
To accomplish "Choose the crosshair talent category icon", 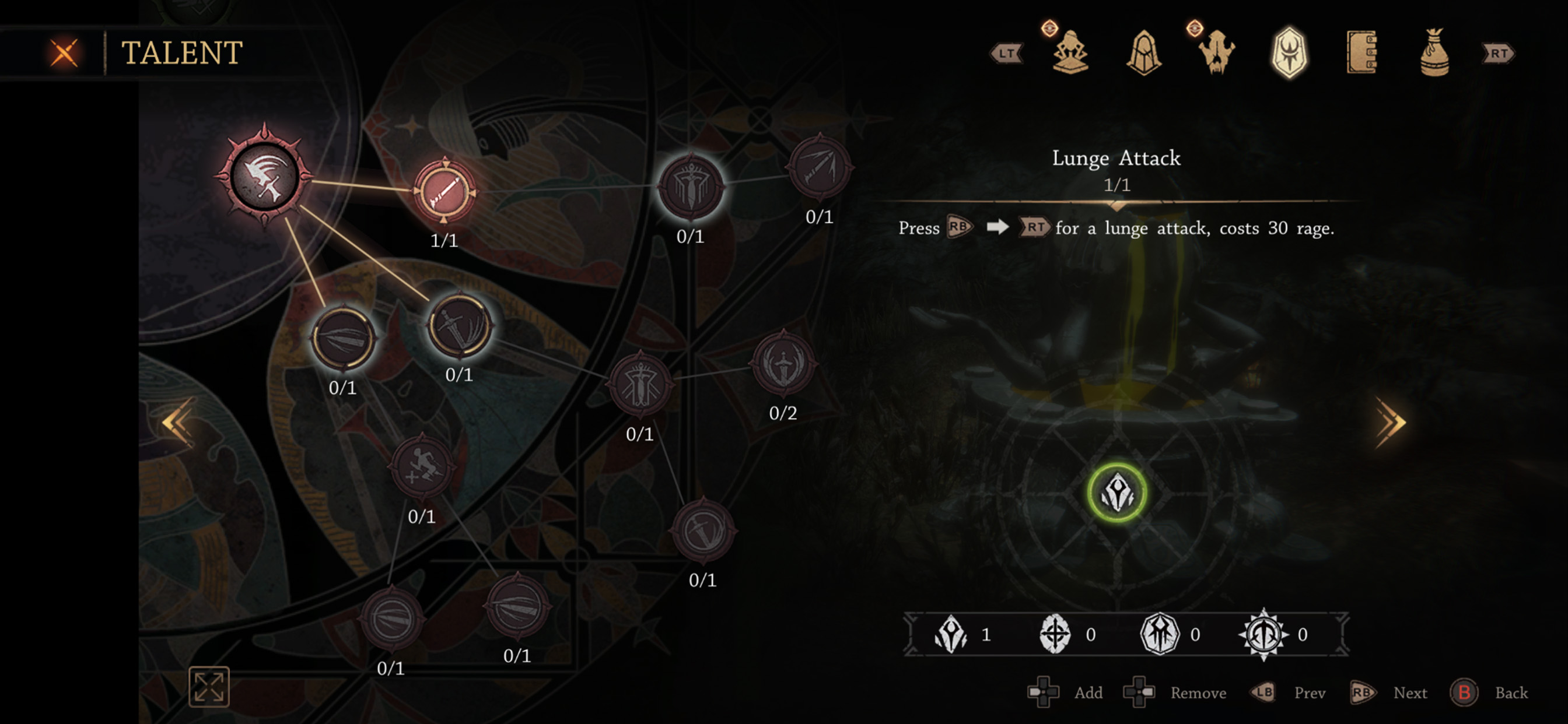I will [x=1055, y=634].
